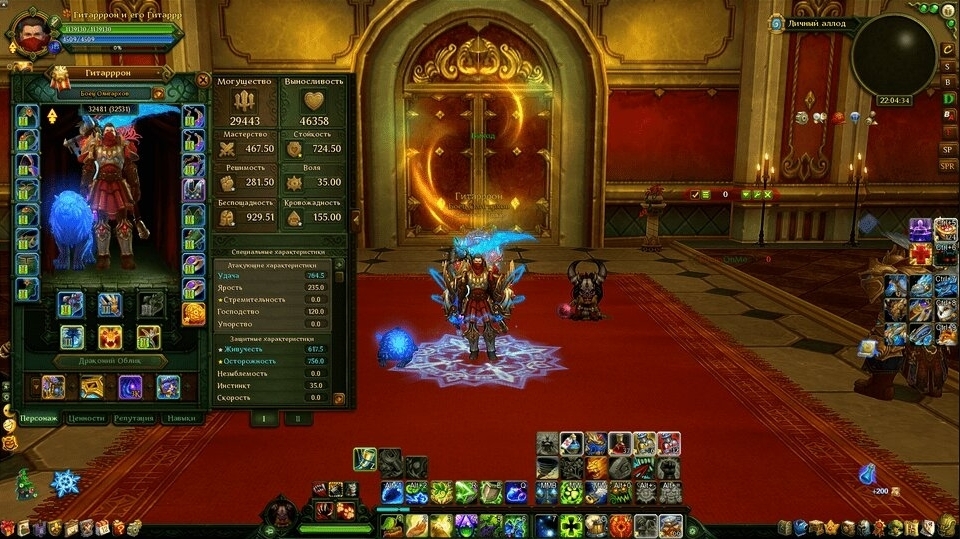Image resolution: width=960 pixels, height=539 pixels.
Task: Use the four-leaf clover ability
Action: tap(572, 525)
